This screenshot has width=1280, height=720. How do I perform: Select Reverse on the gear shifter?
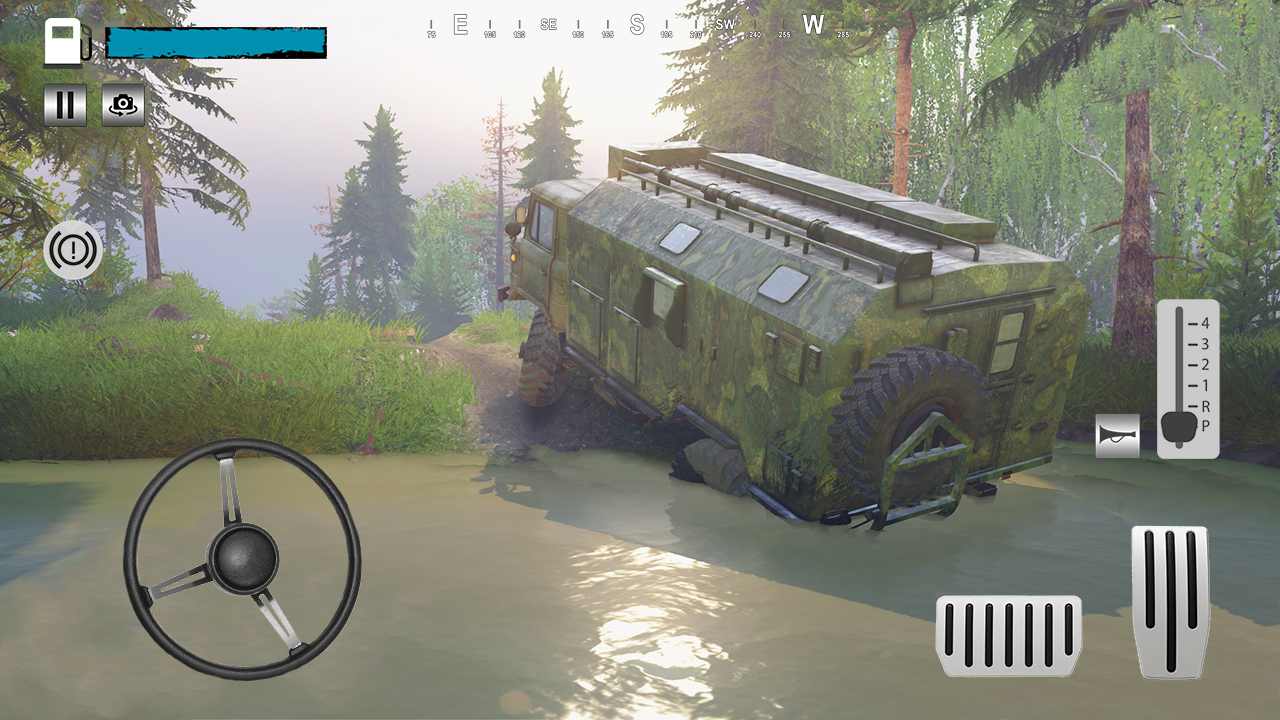point(1205,407)
